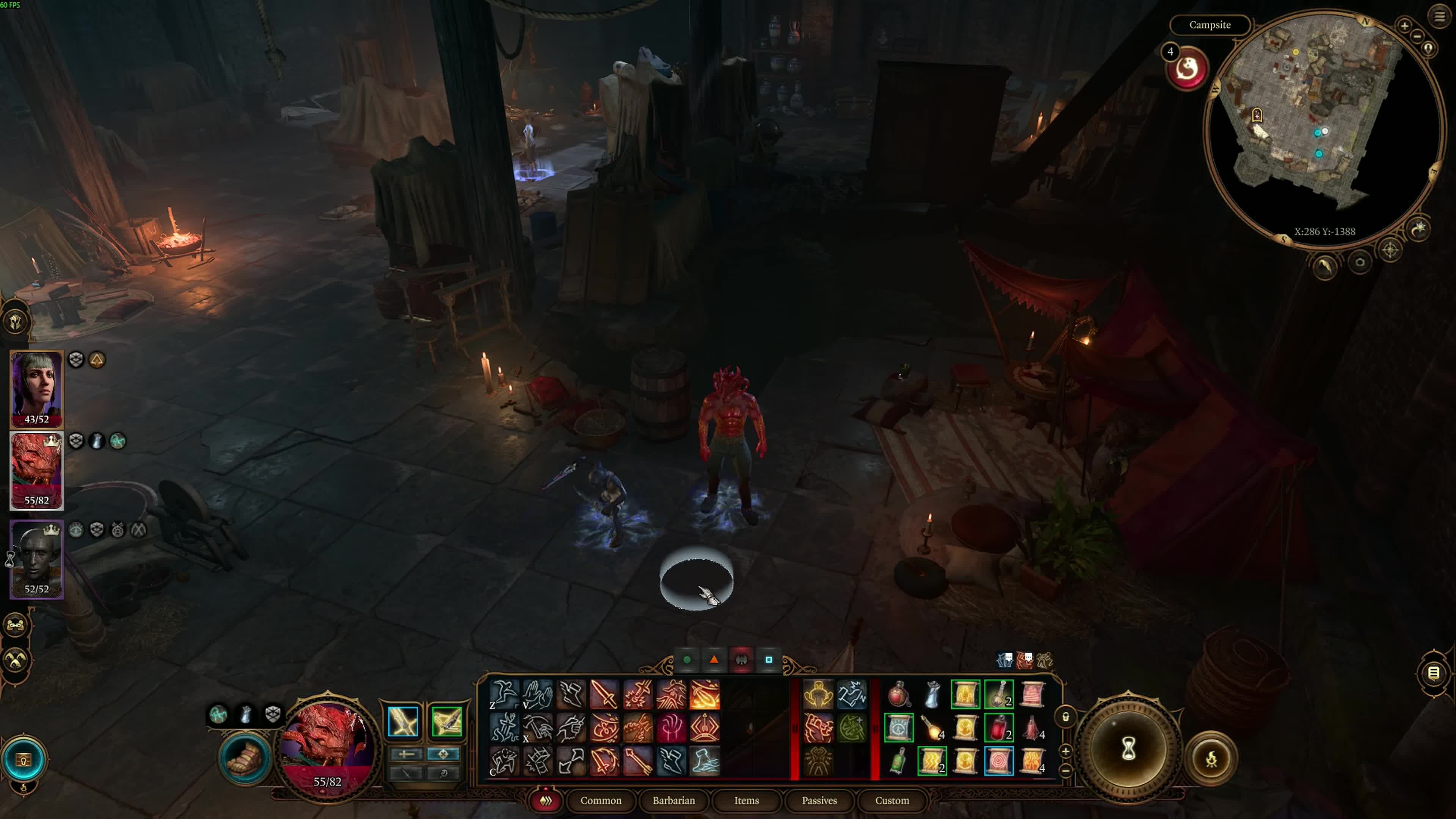Use the spiral target scroll
This screenshot has height=819, width=1456.
[x=999, y=761]
